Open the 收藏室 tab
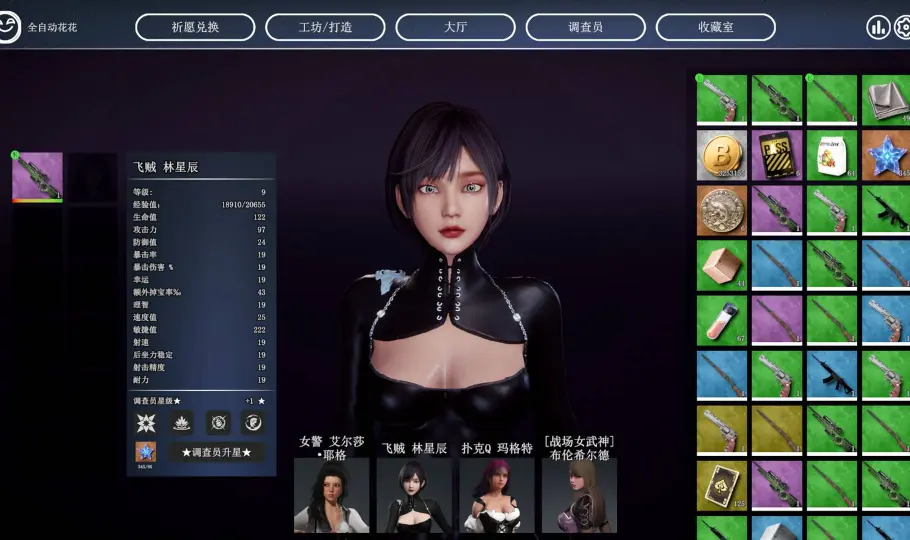The image size is (910, 540). (x=715, y=27)
